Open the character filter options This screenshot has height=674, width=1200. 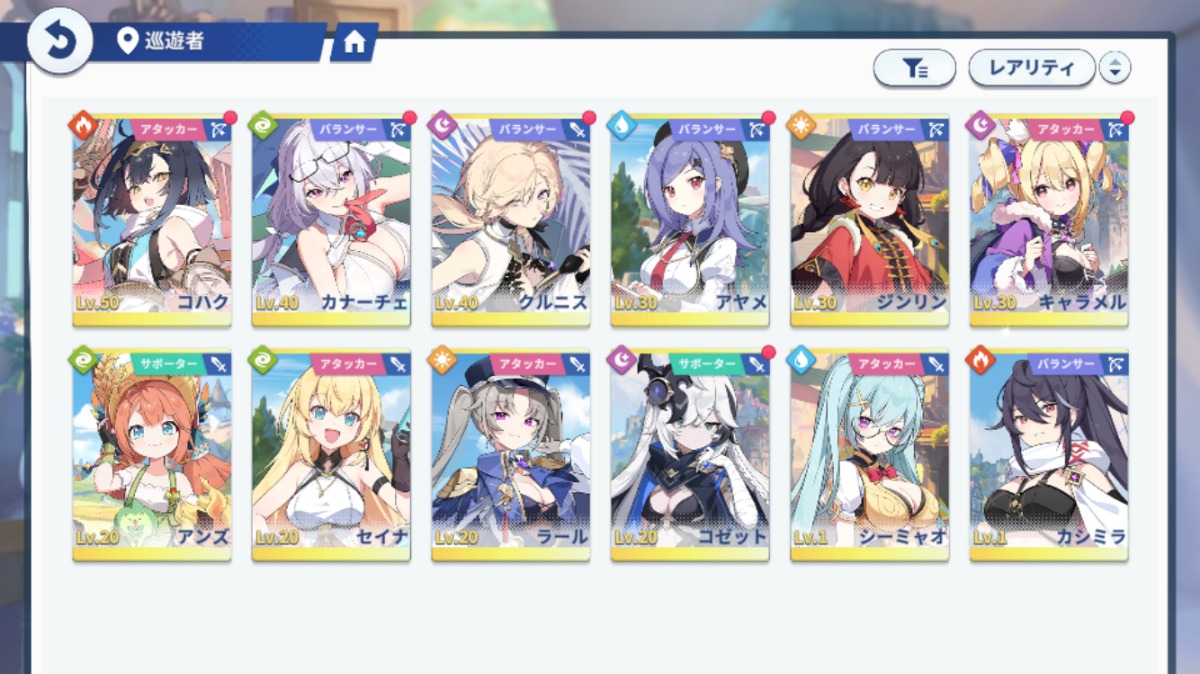pos(914,68)
